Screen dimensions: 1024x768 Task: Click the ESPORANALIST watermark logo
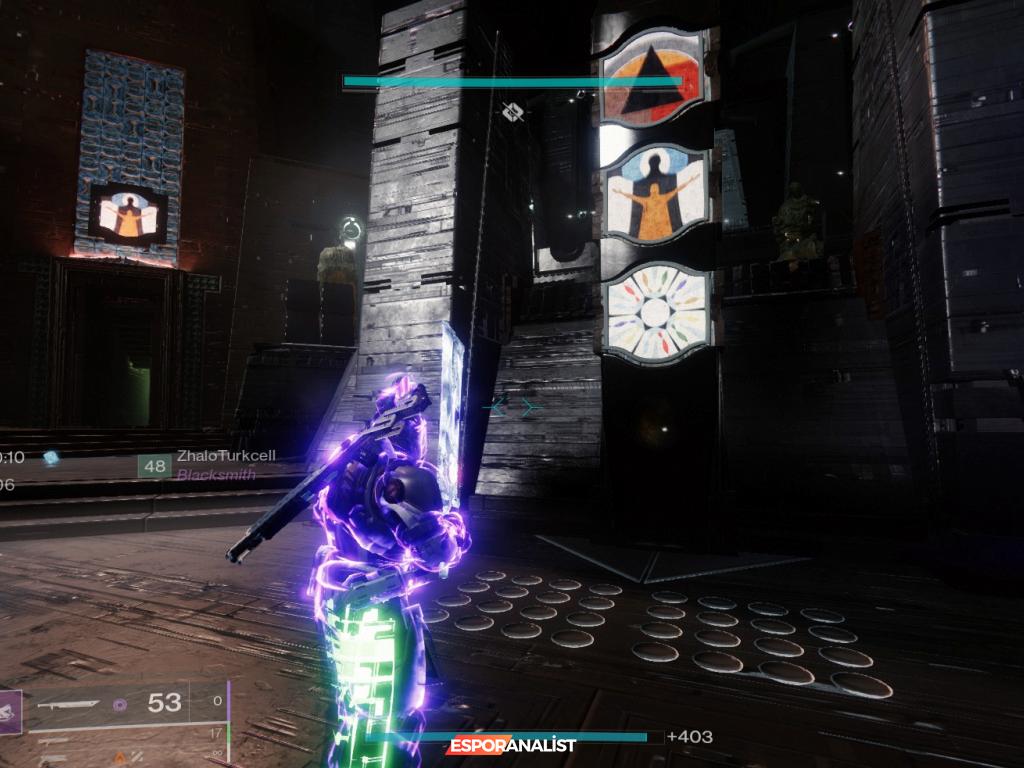coord(512,745)
